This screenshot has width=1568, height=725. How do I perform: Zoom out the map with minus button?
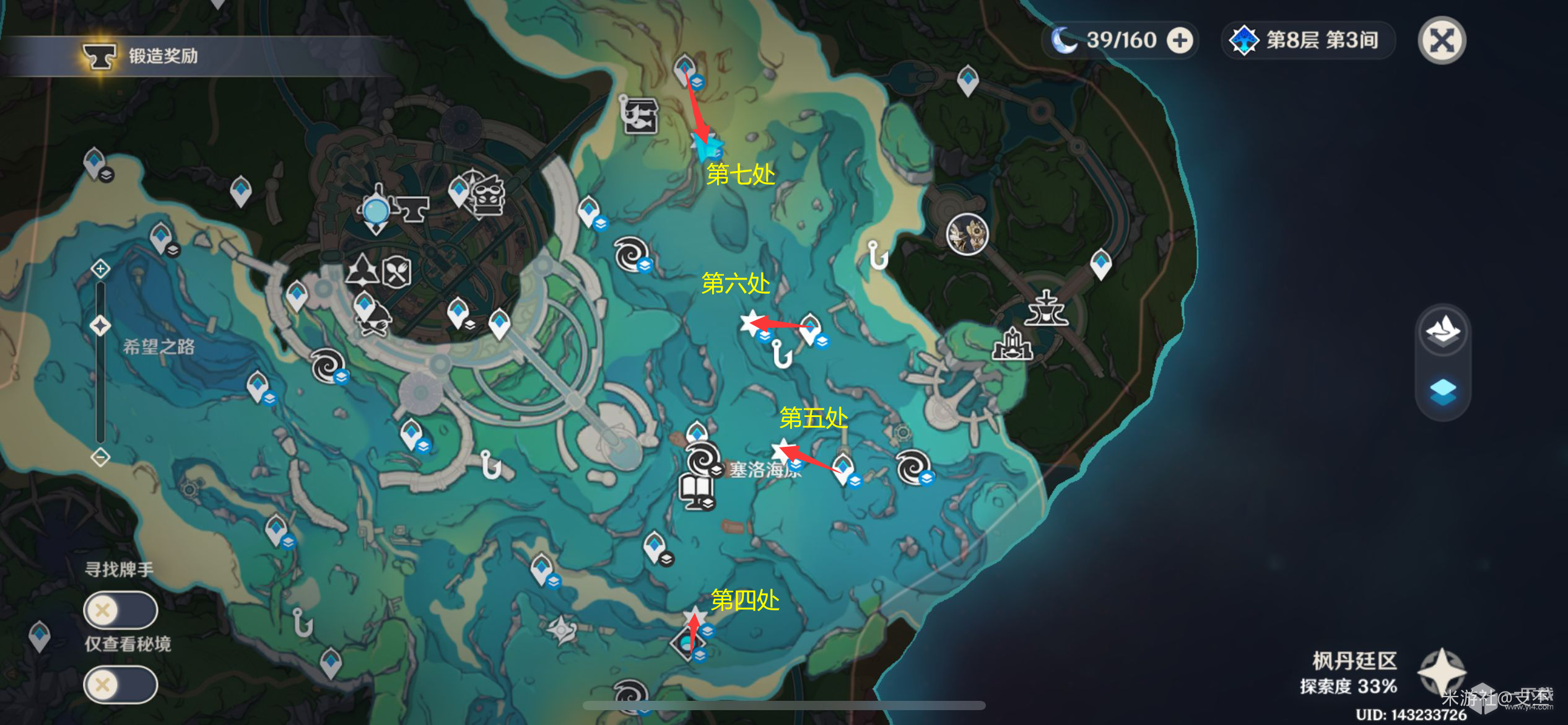tap(100, 457)
